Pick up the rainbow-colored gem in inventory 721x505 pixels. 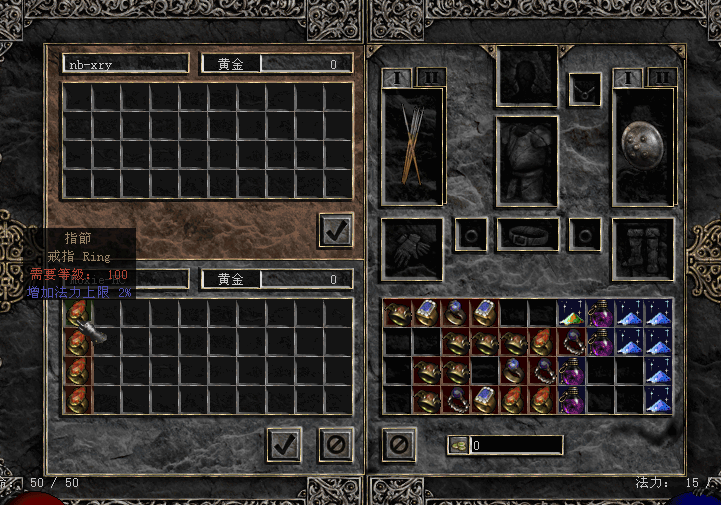[x=572, y=314]
